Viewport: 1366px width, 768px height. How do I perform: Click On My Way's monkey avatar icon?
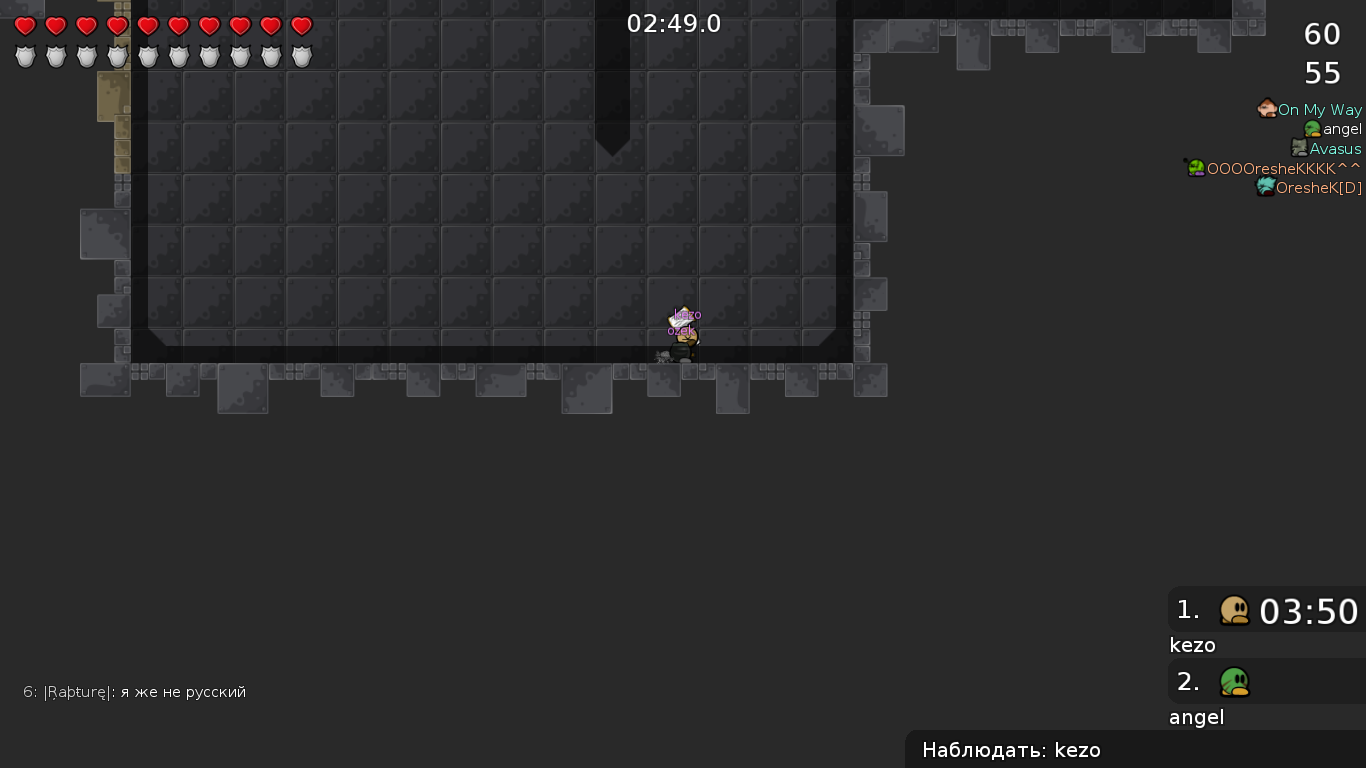1267,108
